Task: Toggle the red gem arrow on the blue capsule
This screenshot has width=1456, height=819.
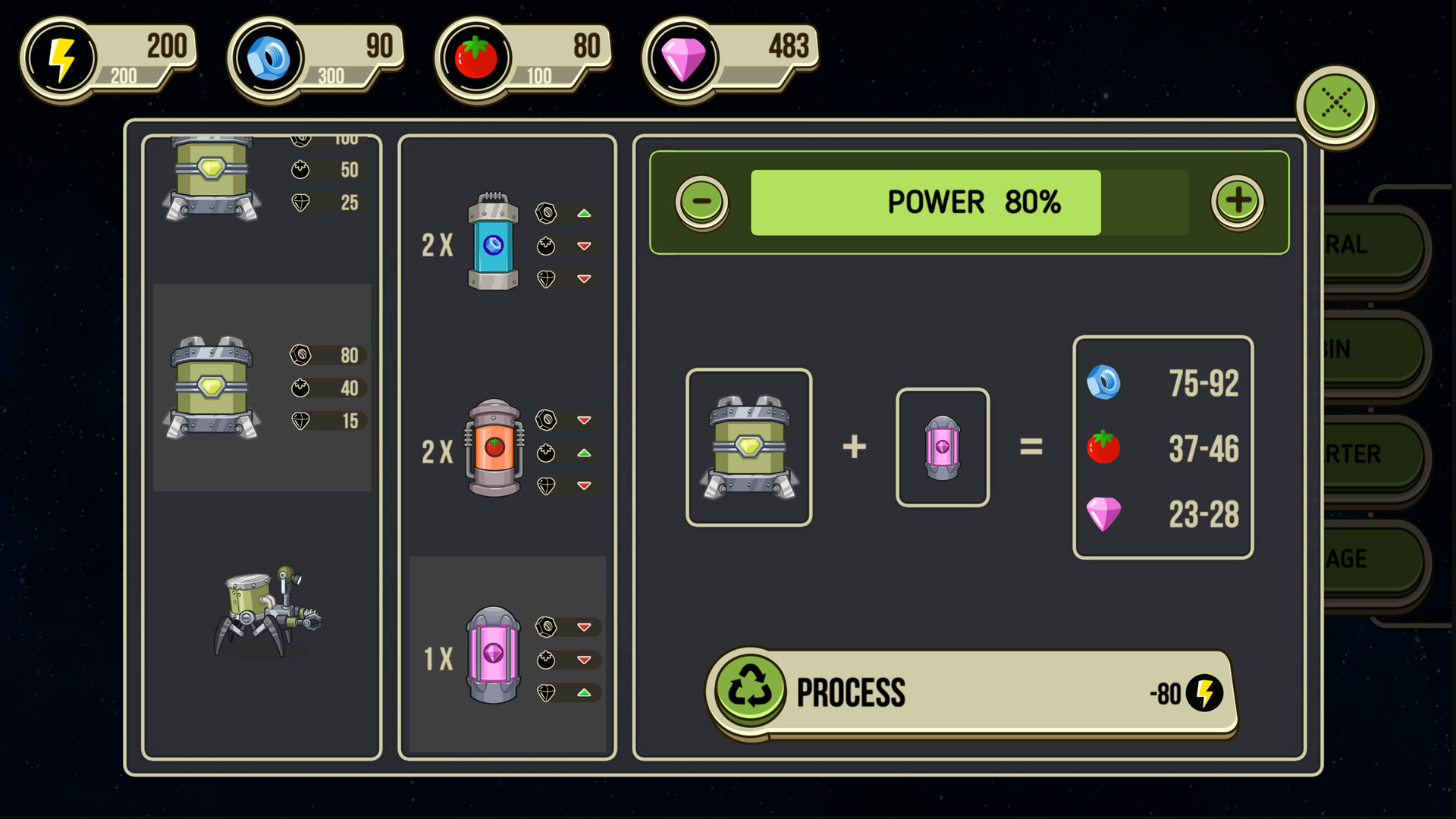Action: pos(584,279)
